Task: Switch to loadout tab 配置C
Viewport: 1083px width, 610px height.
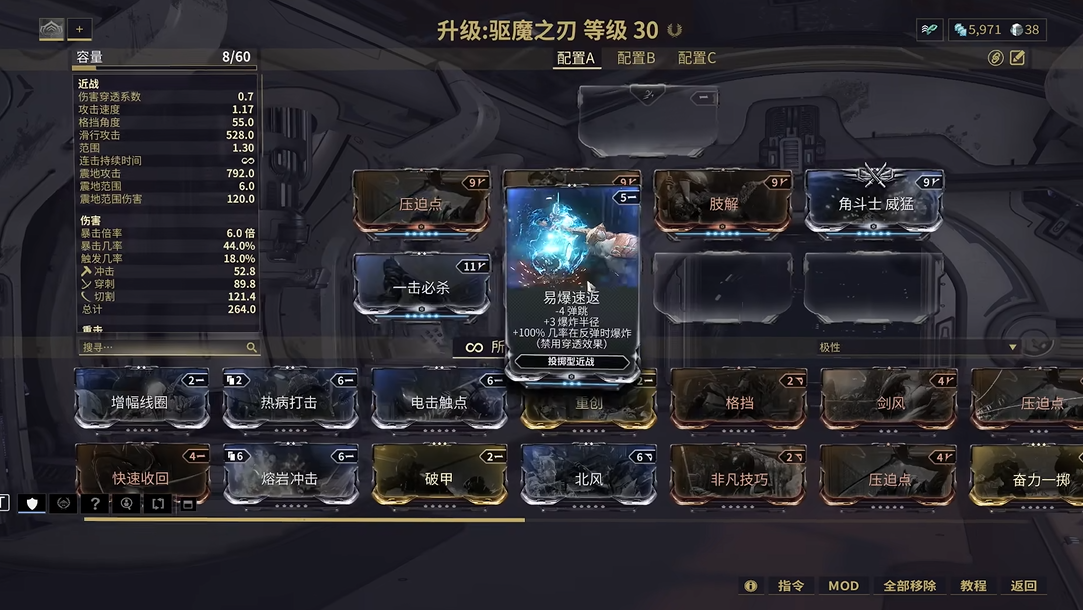Action: (x=697, y=58)
